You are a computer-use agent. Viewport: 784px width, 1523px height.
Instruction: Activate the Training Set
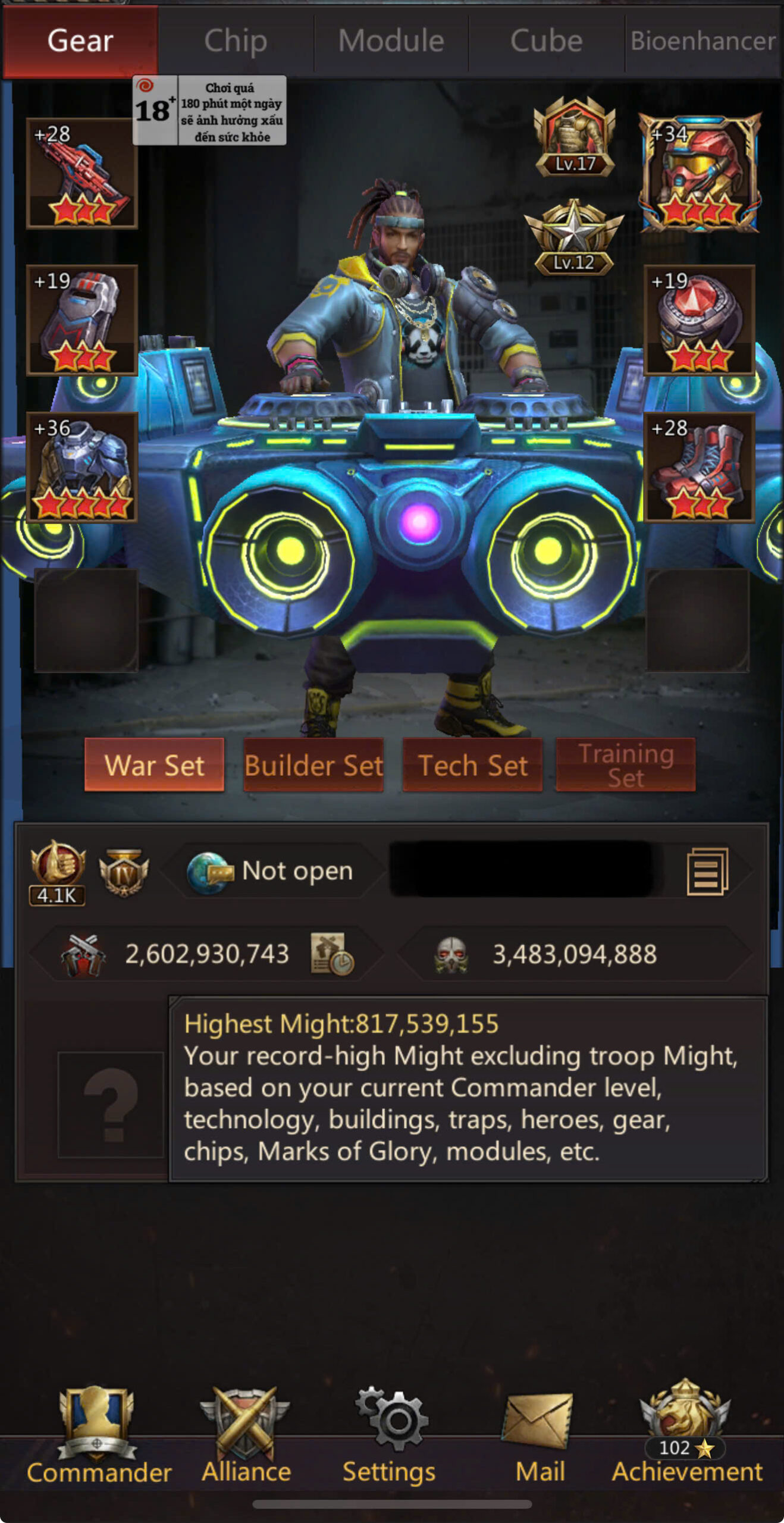(x=625, y=765)
